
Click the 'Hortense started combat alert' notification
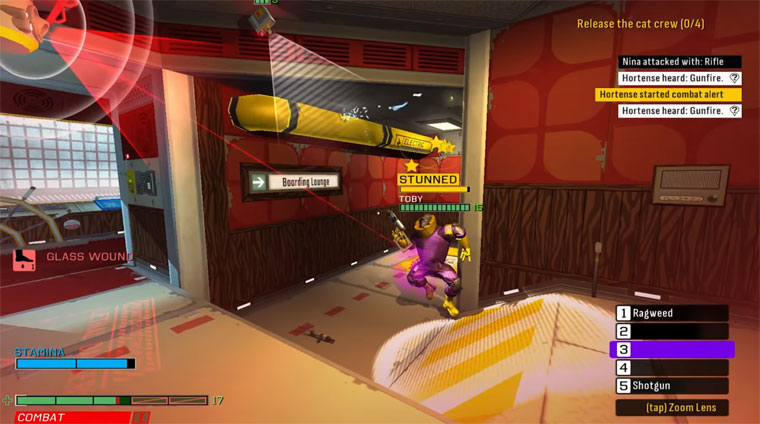click(668, 94)
